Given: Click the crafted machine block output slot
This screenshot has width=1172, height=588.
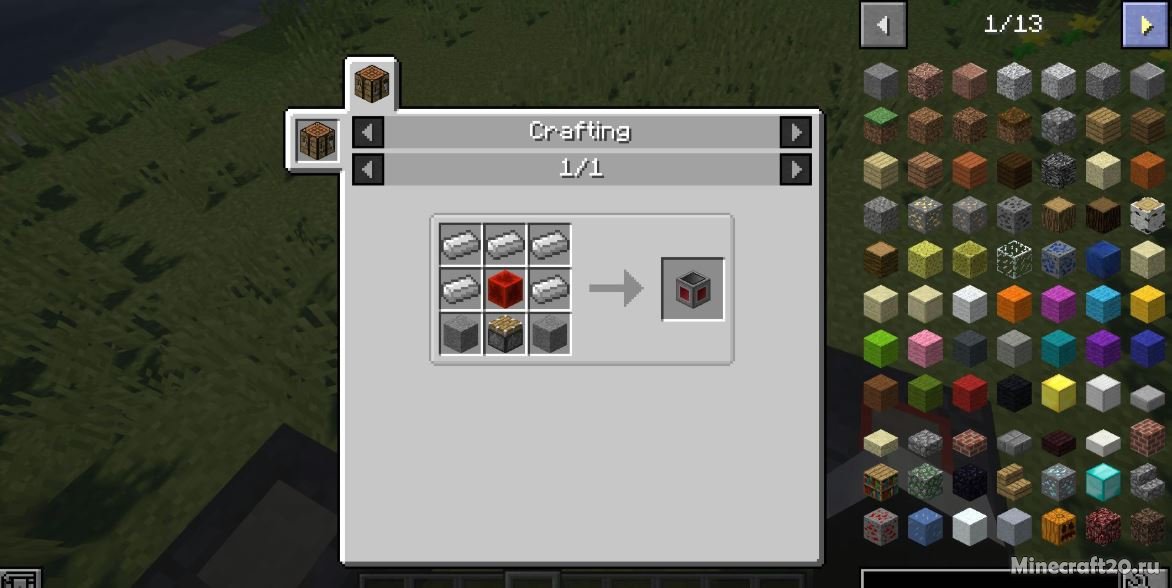Looking at the screenshot, I should 693,289.
